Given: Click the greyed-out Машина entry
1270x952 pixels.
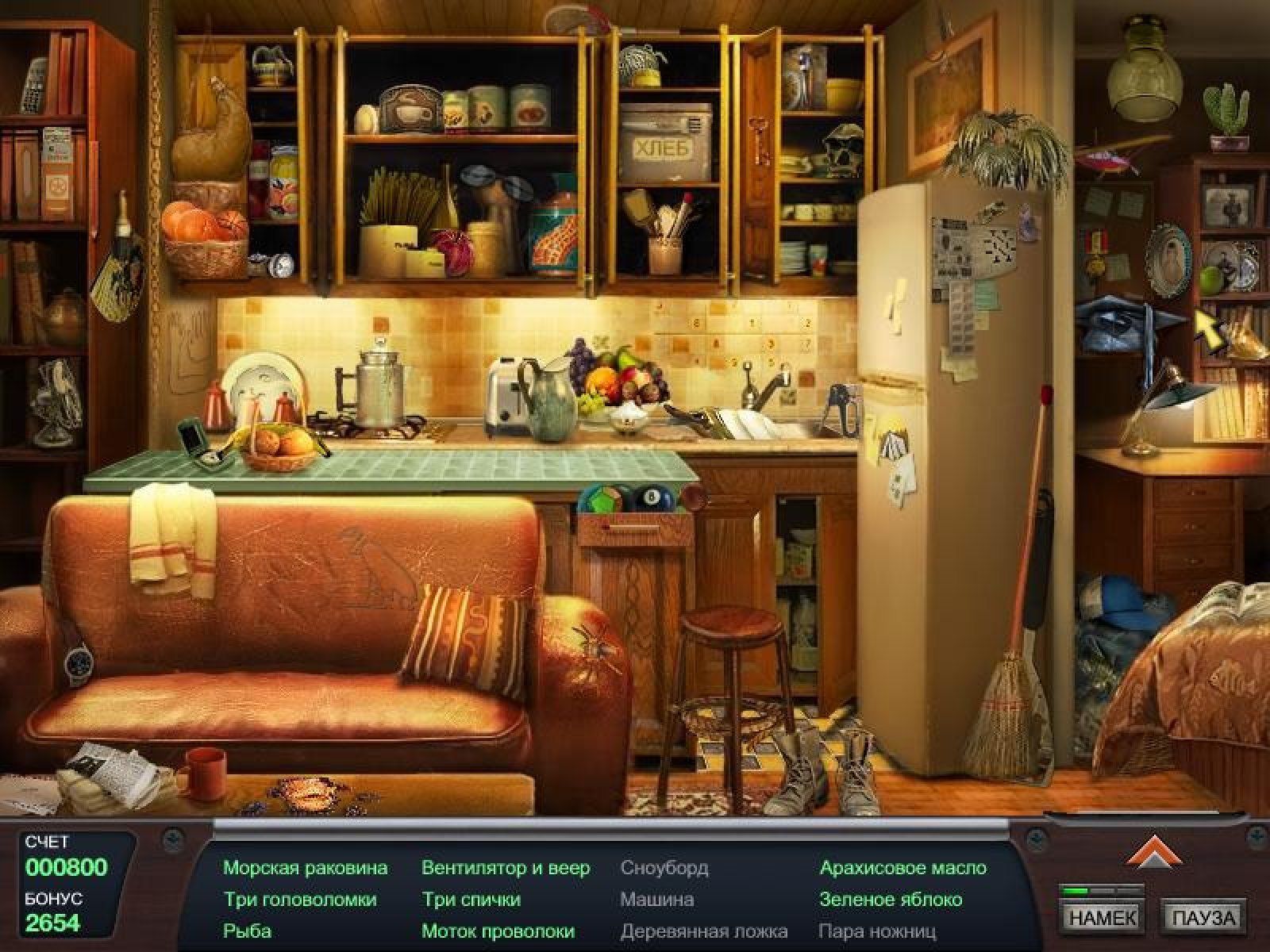Looking at the screenshot, I should (x=656, y=900).
